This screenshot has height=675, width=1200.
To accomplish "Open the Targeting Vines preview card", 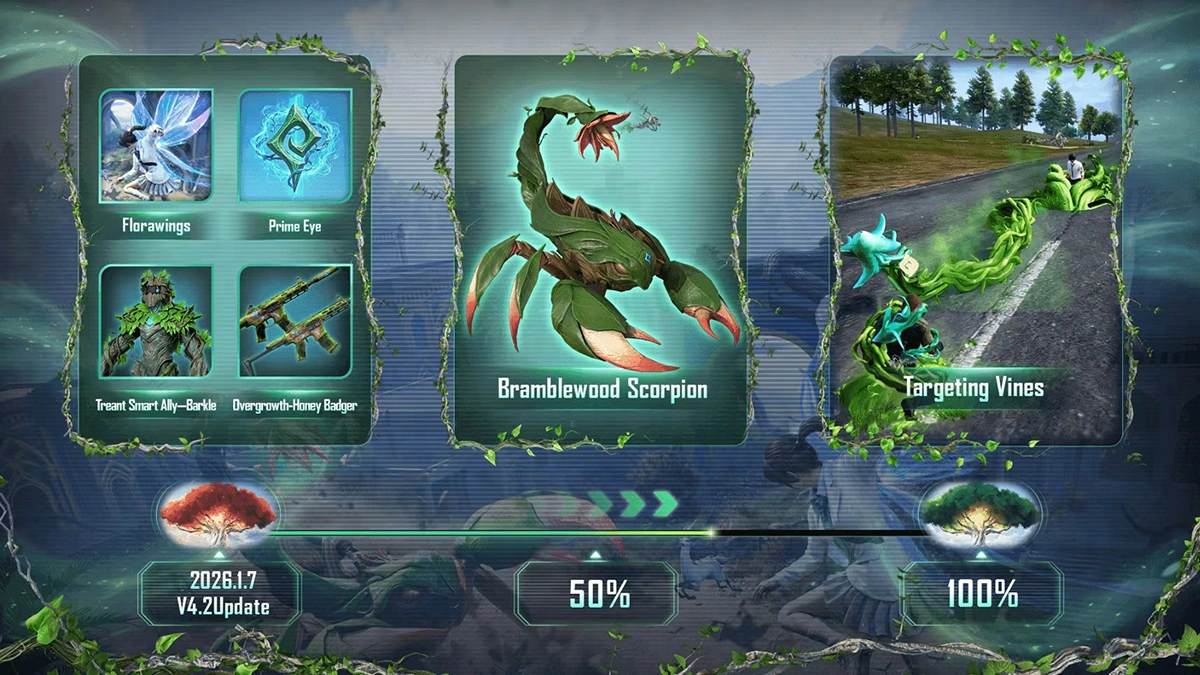I will (x=974, y=250).
